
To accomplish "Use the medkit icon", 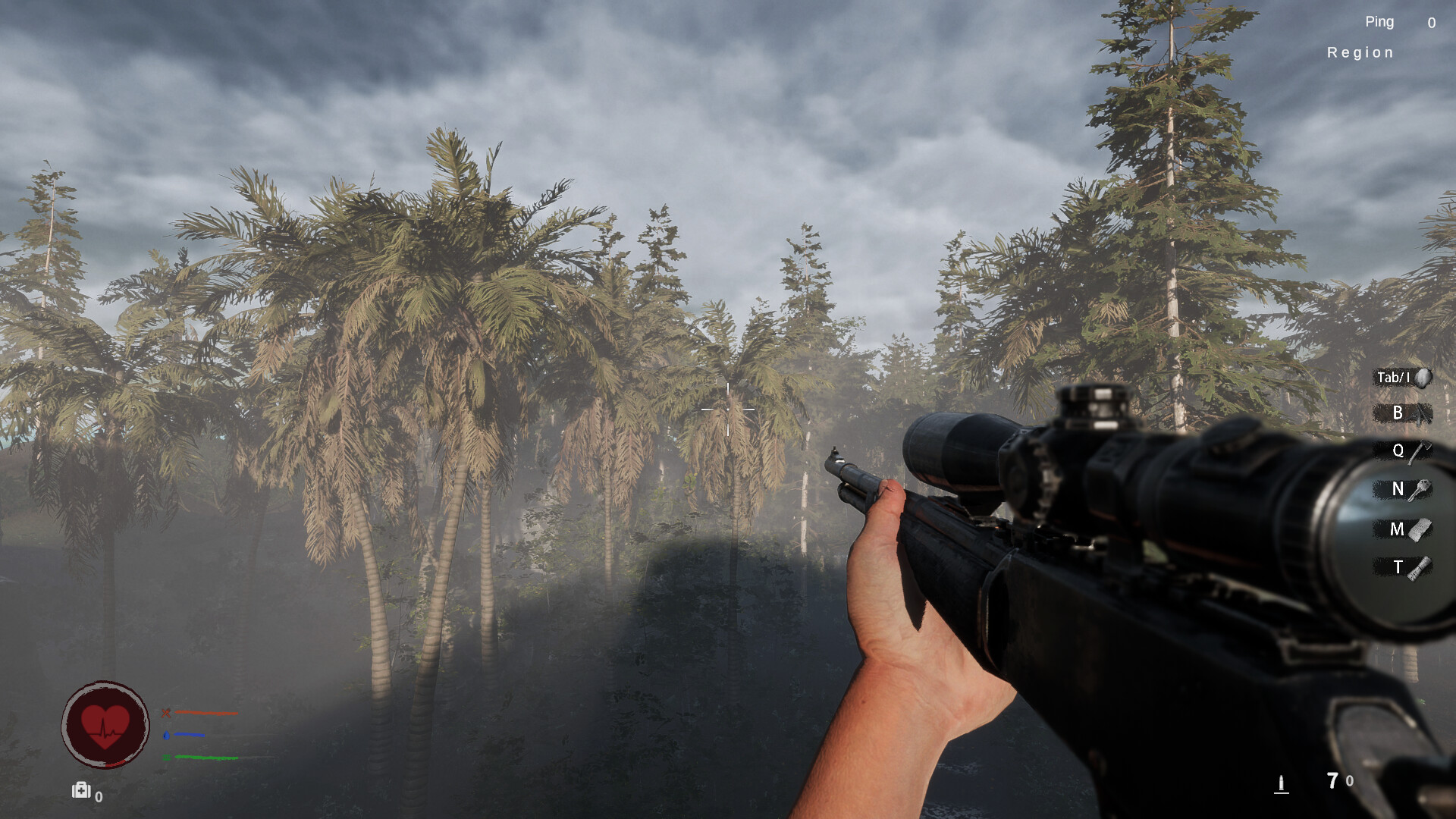I will (81, 791).
